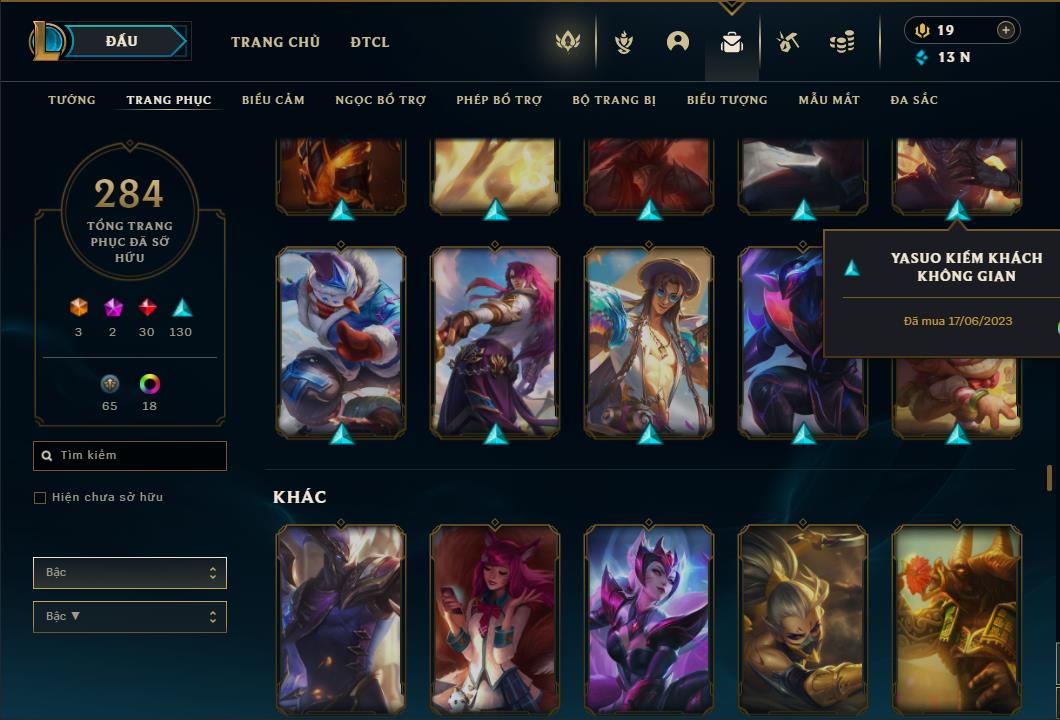Viewport: 1060px width, 720px height.
Task: Click the Tìm kiếm search field
Action: (x=130, y=456)
